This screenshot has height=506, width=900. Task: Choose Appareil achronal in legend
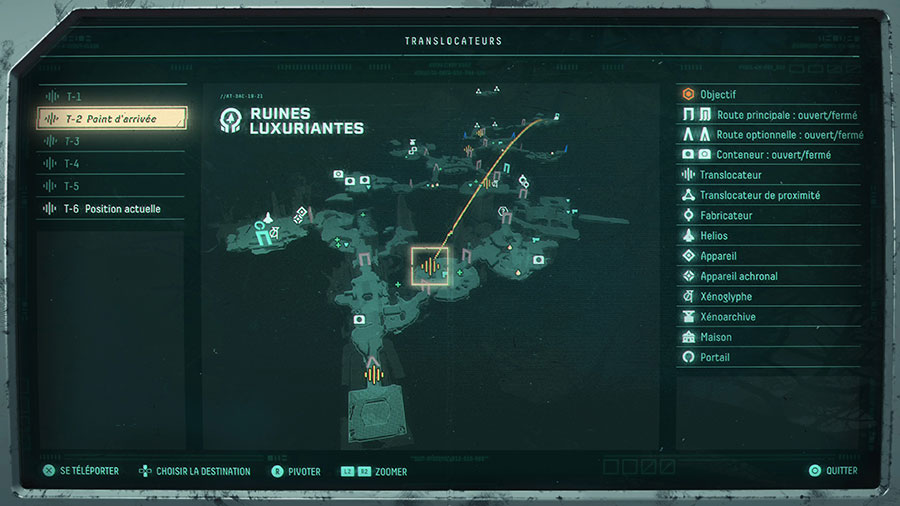pyautogui.click(x=768, y=276)
